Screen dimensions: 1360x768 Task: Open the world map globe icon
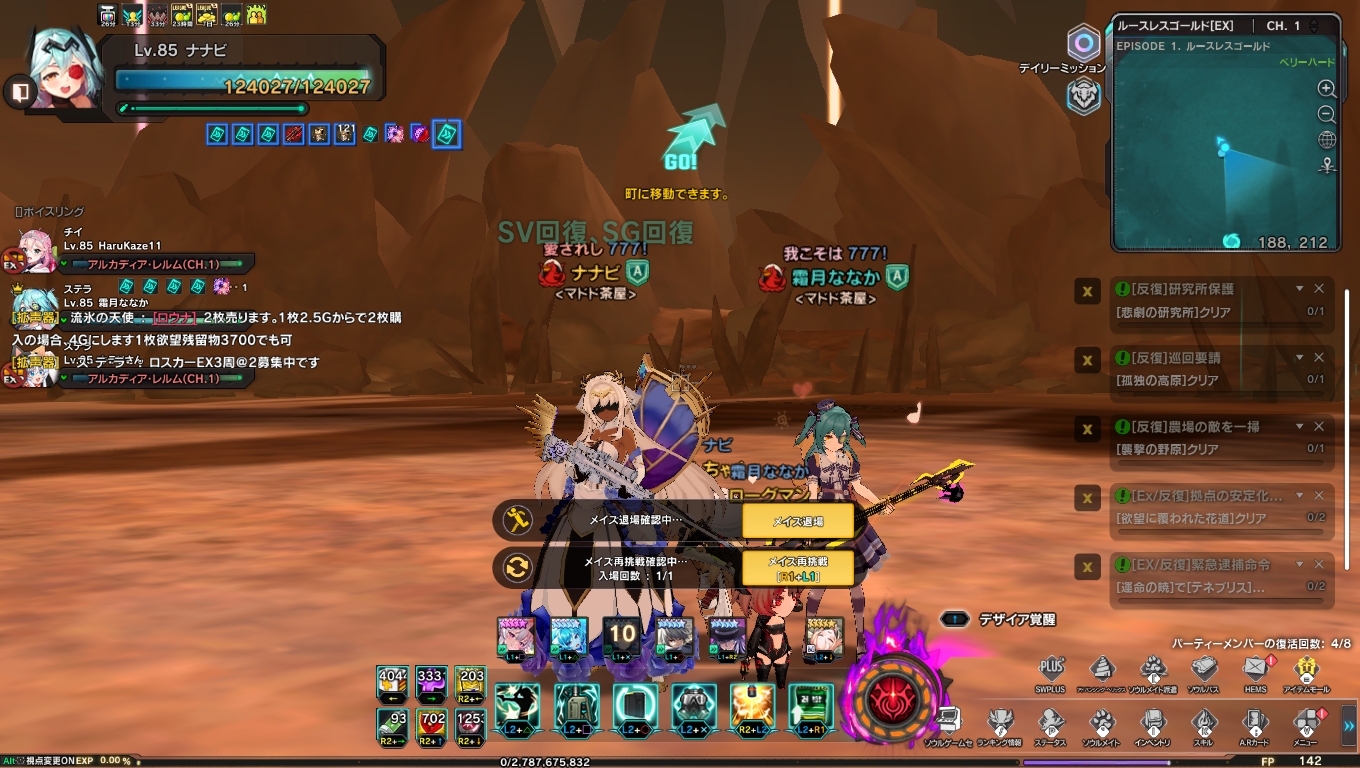(x=1327, y=140)
